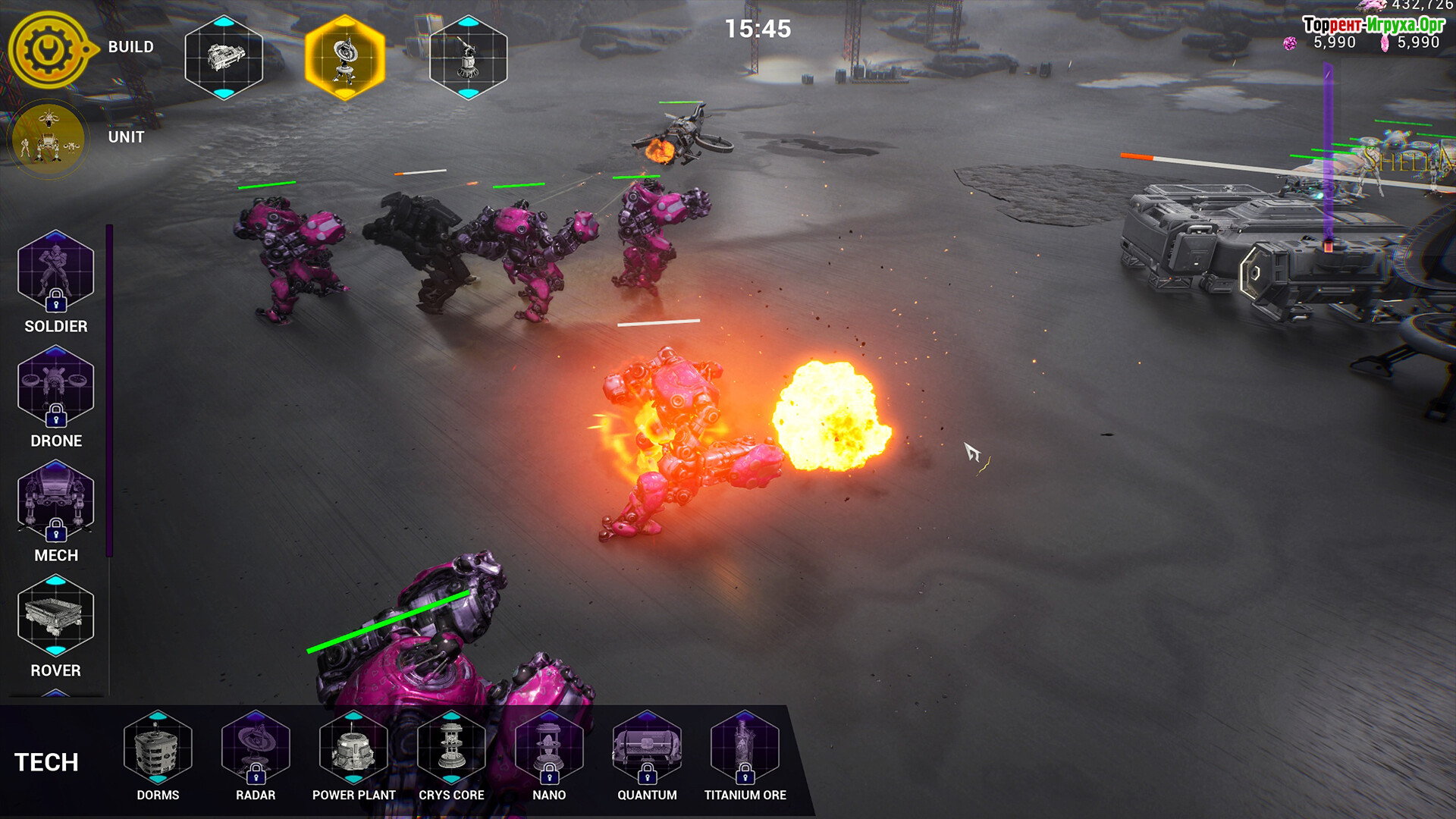Select the locked Mech unit
Screen dimensions: 1456x819
pyautogui.click(x=55, y=500)
